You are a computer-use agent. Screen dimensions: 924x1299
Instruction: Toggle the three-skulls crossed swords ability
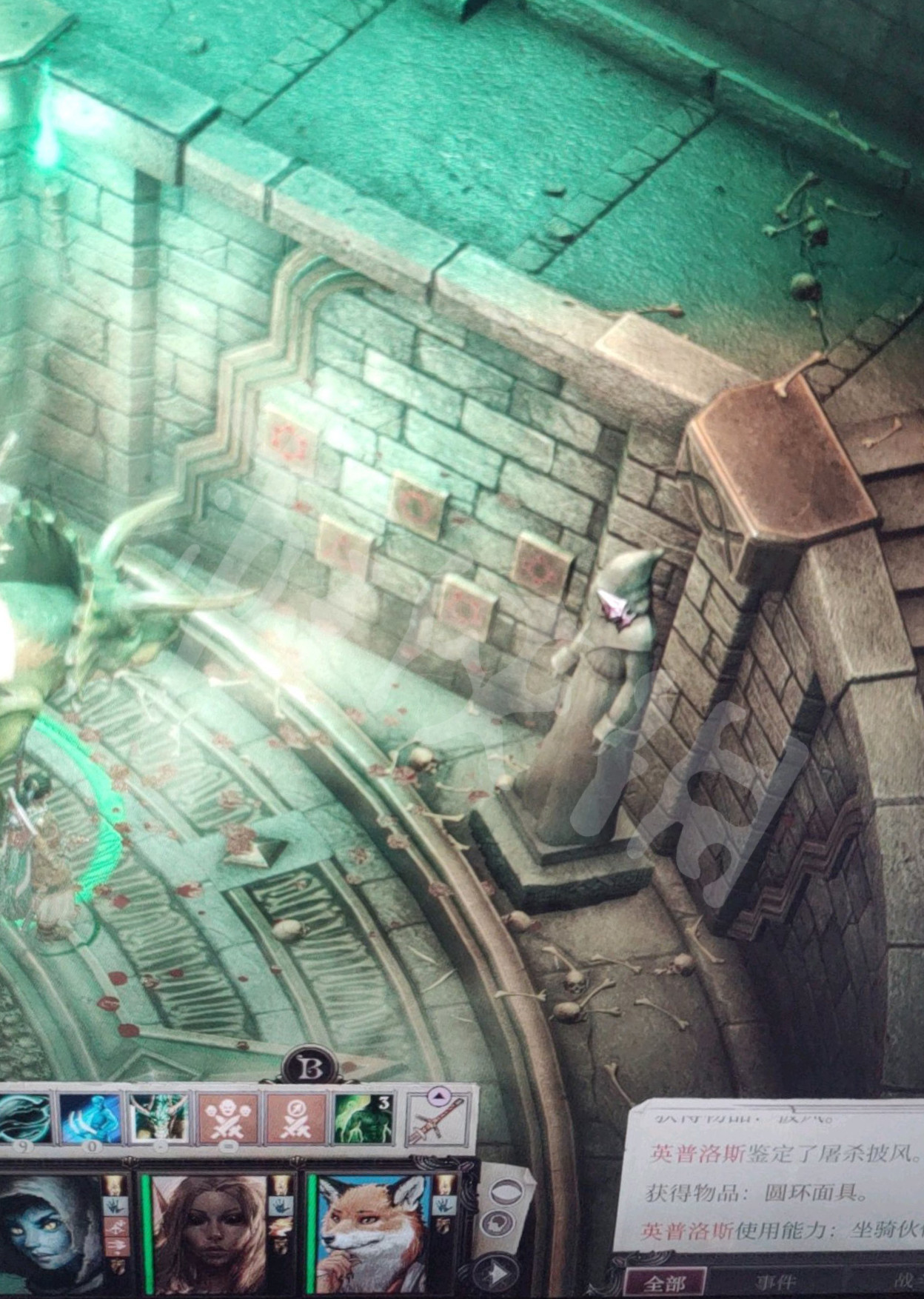227,1118
